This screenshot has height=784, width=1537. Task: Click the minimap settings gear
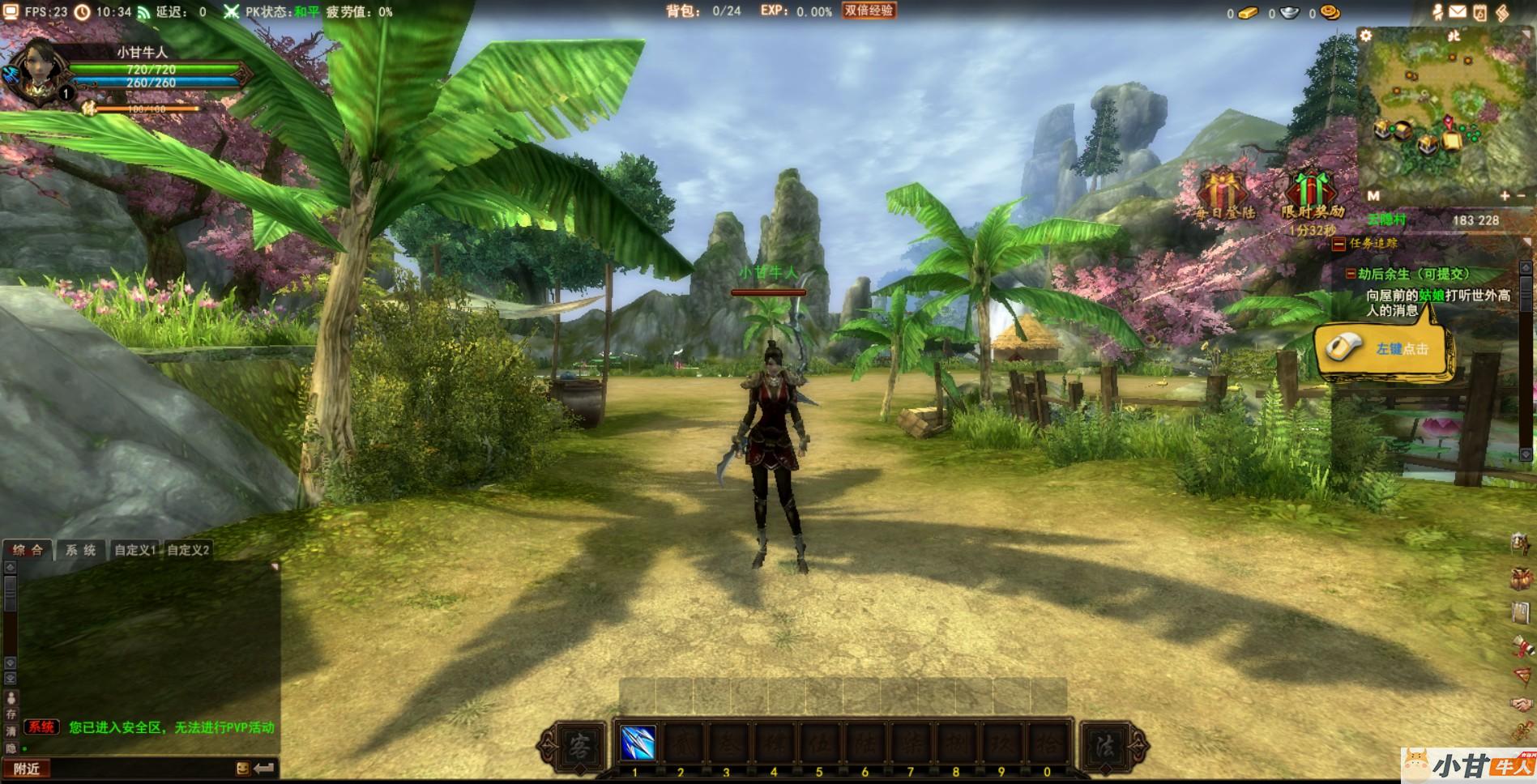(x=1366, y=36)
